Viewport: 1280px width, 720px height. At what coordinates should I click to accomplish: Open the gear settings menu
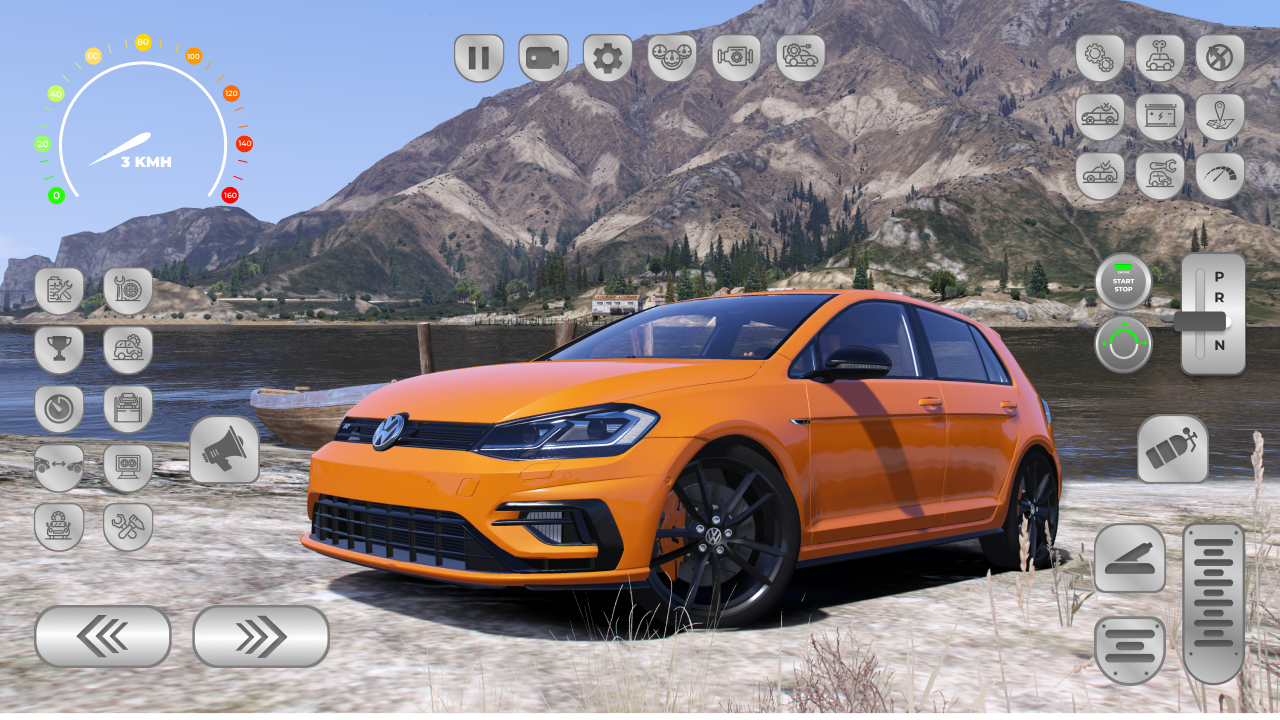[607, 58]
